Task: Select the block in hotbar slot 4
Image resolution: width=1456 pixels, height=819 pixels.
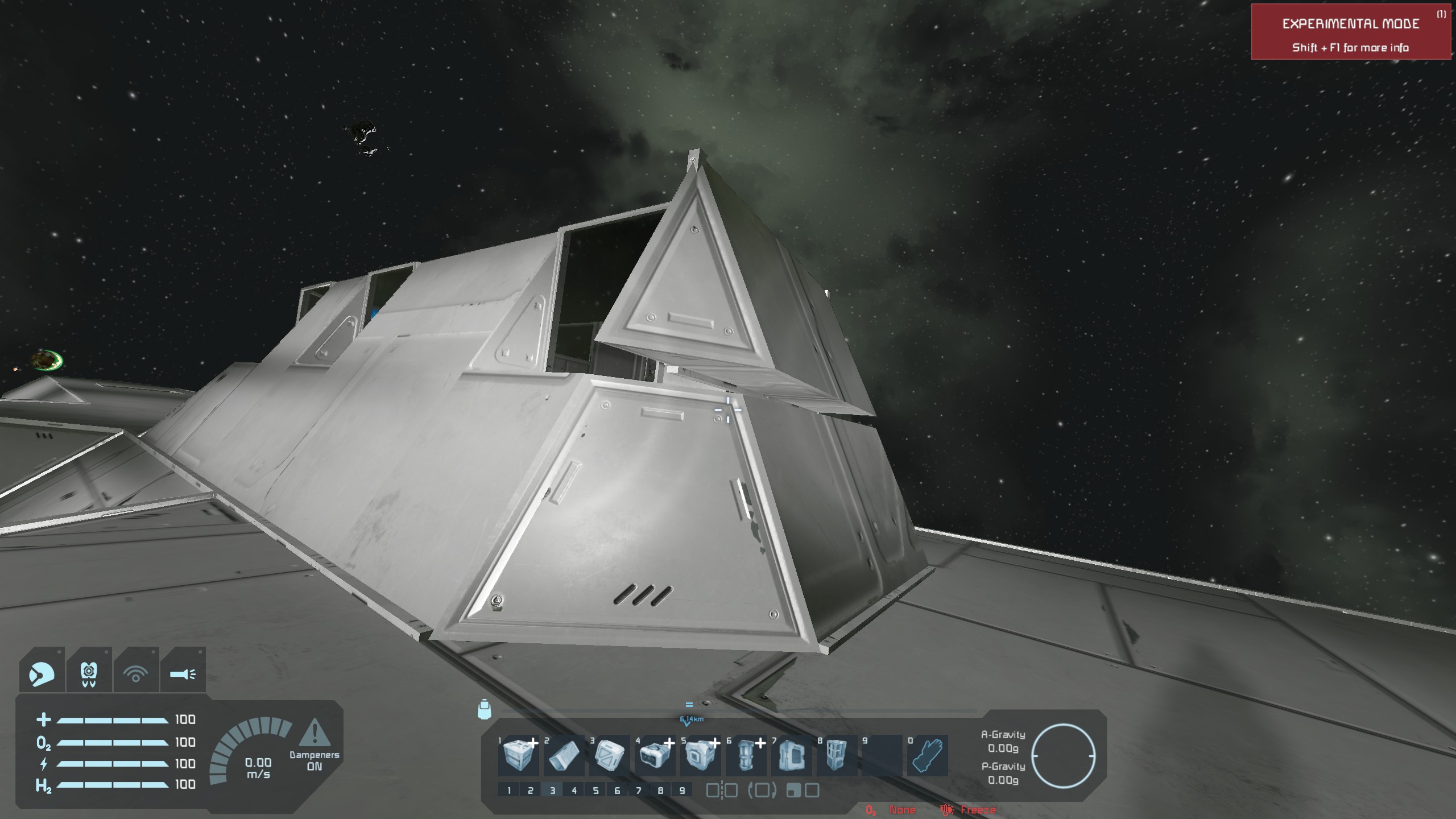Action: pyautogui.click(x=654, y=755)
